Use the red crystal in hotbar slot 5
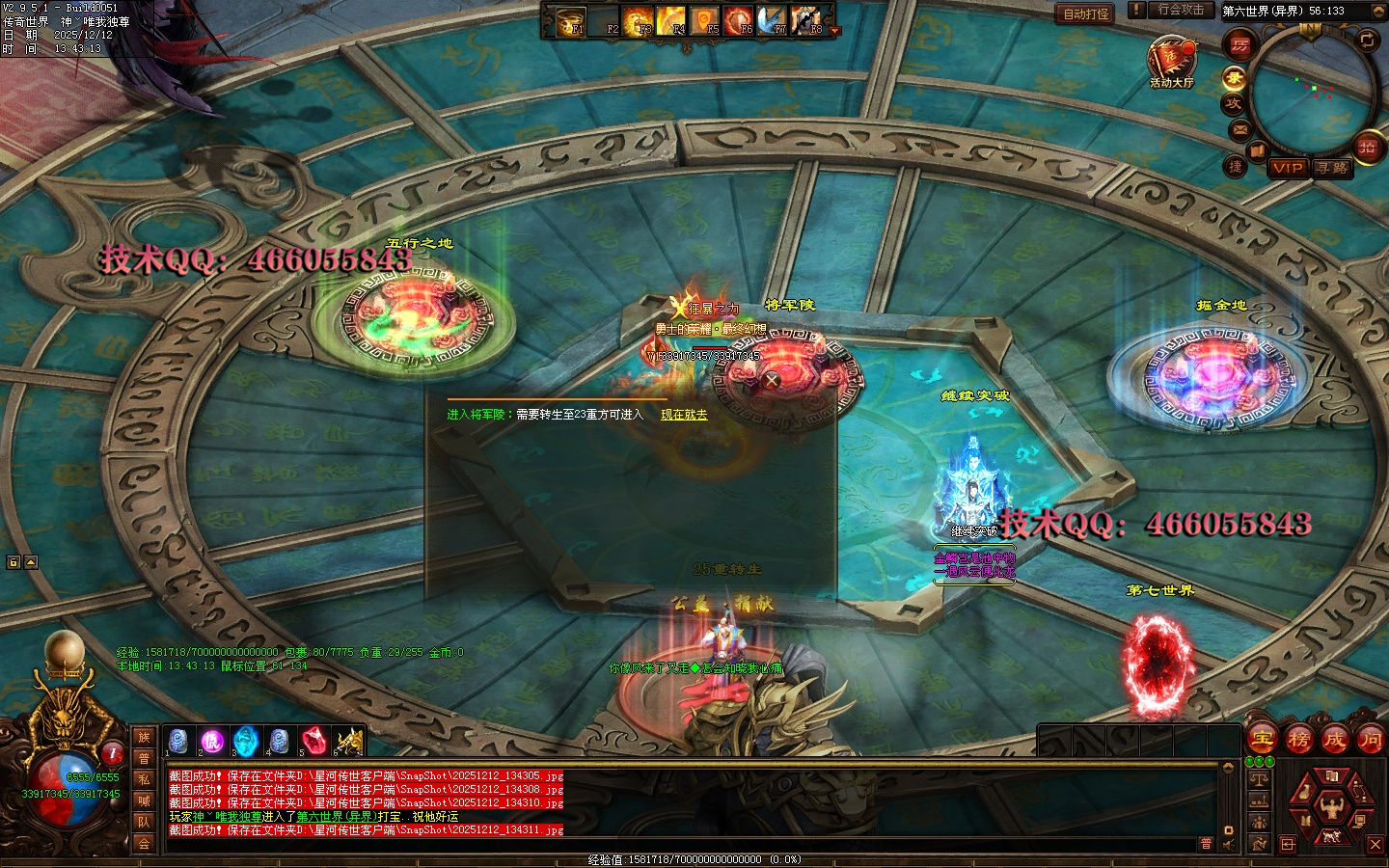Viewport: 1389px width, 868px height. 313,741
